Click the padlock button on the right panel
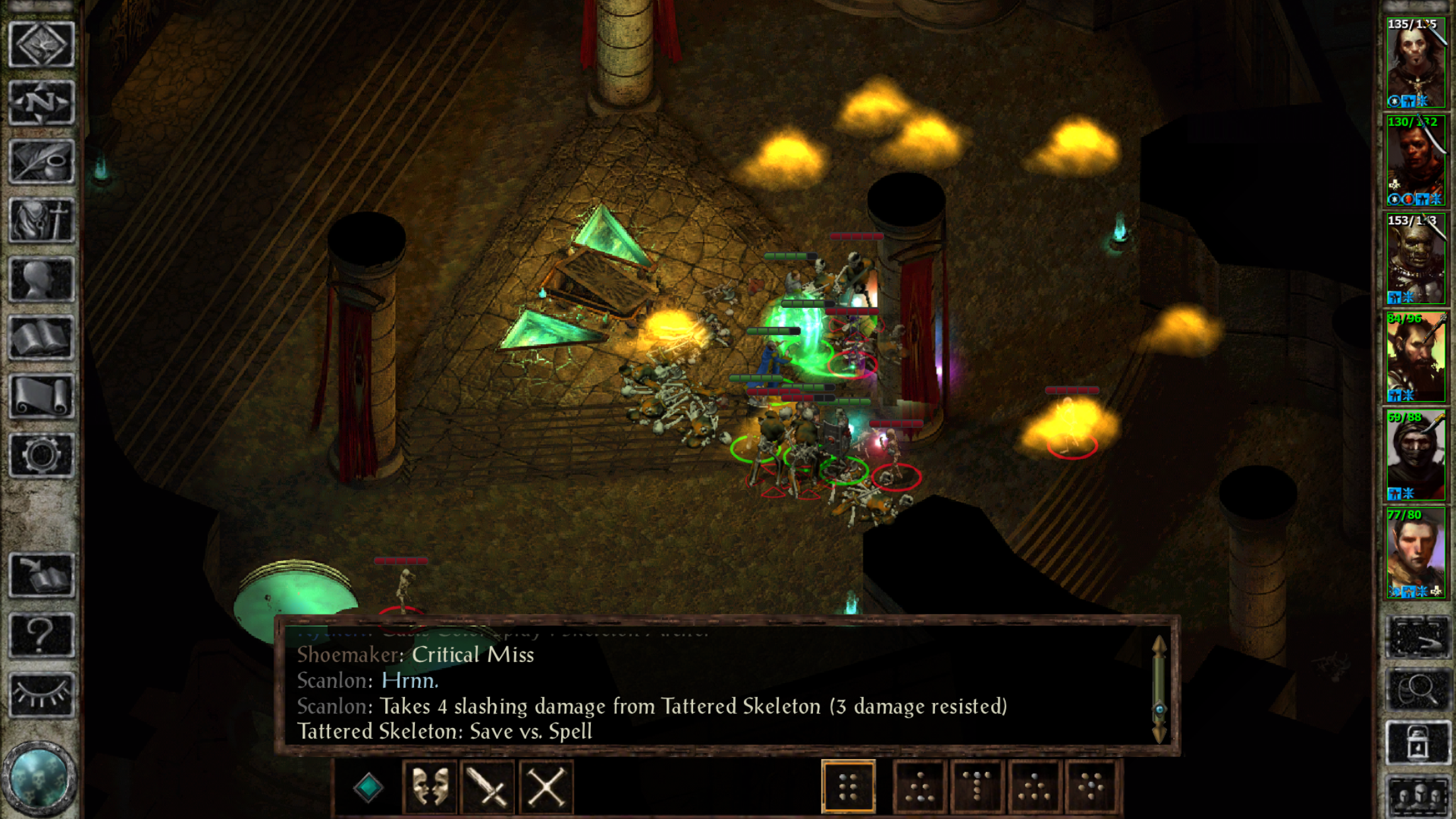 point(1418,744)
